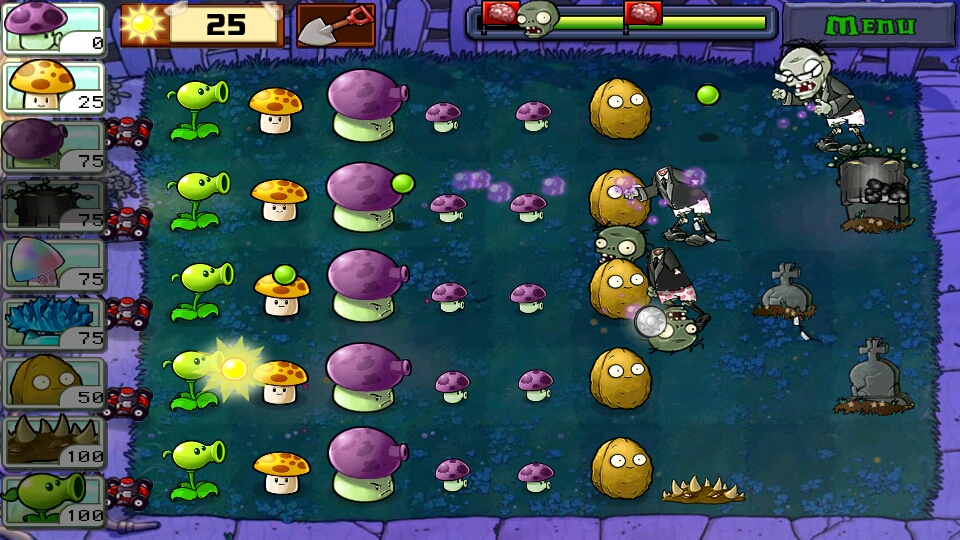Select the Peashooter seed packet
This screenshot has height=540, width=960.
pos(54,500)
